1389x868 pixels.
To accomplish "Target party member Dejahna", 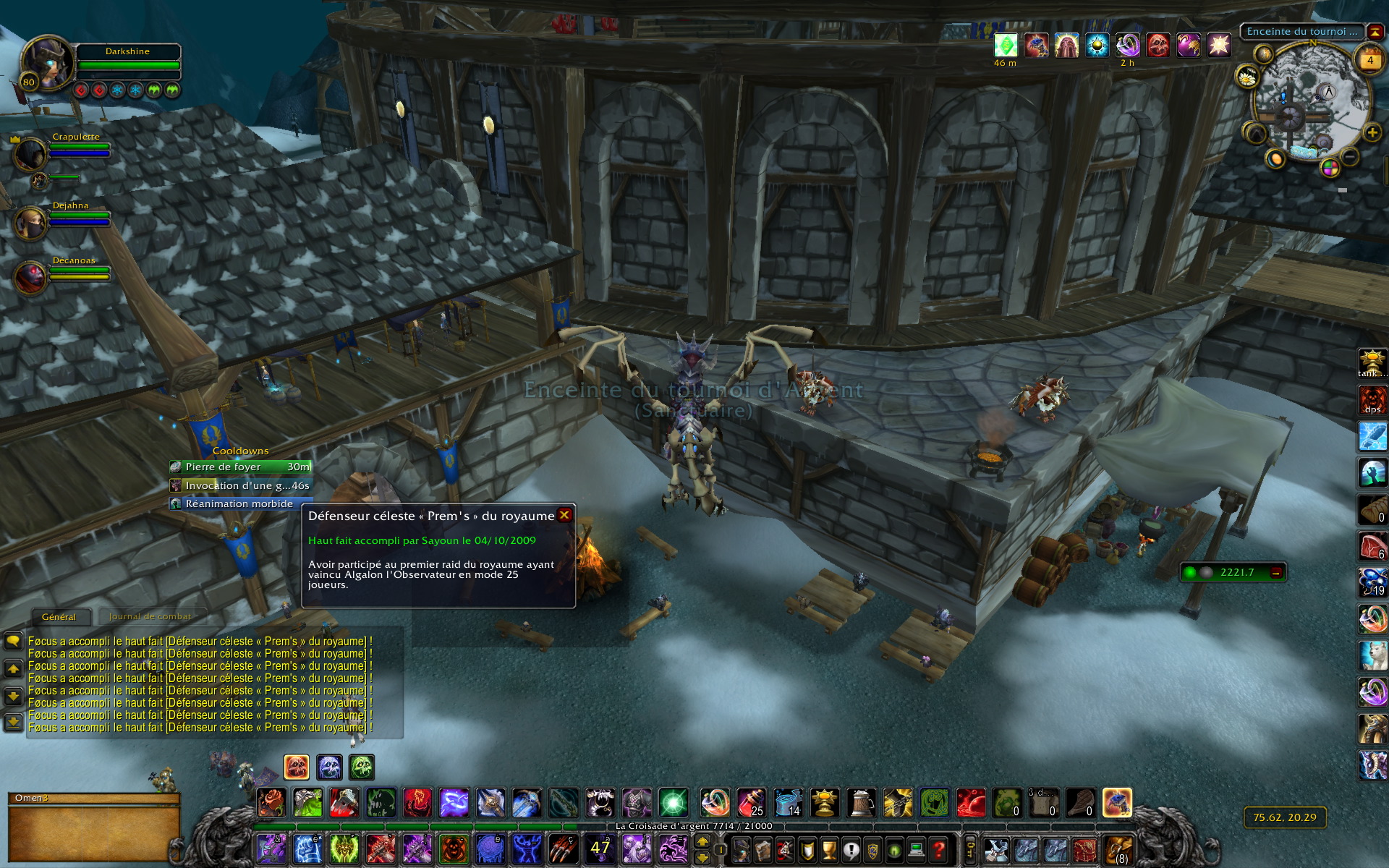I will (x=30, y=223).
